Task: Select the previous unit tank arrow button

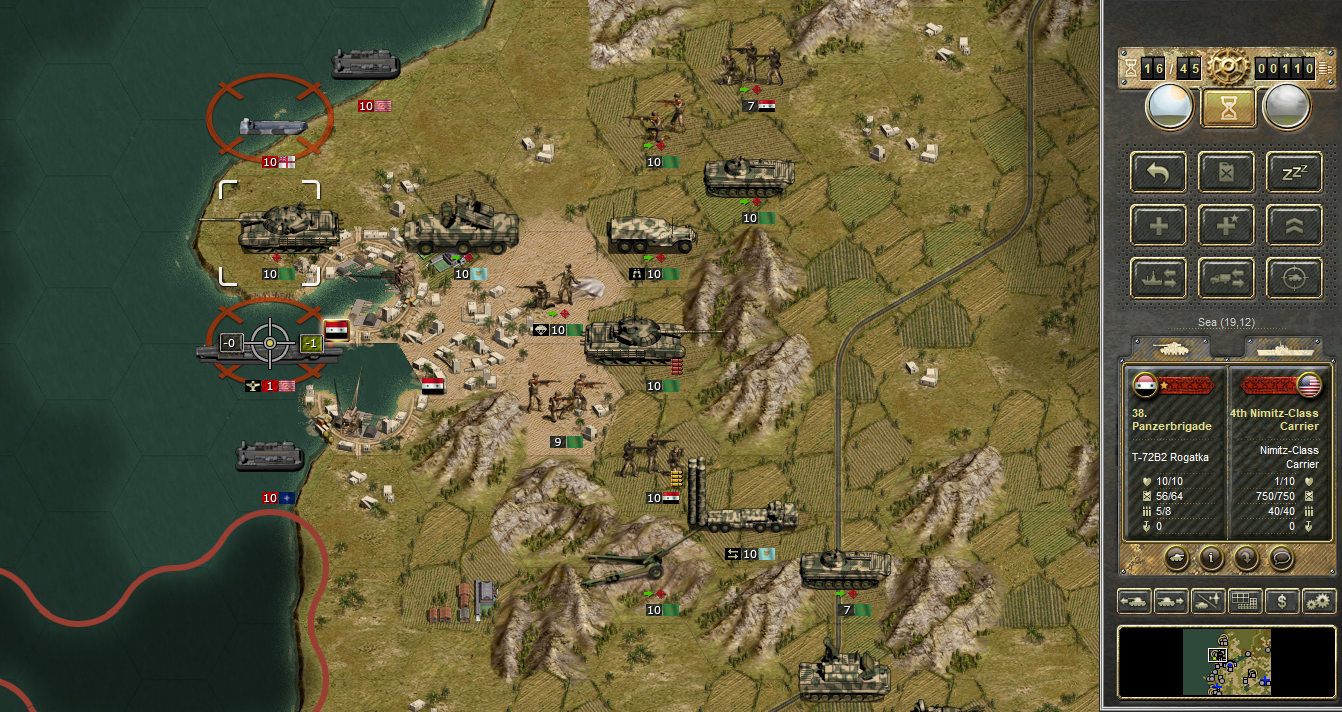Action: [x=1133, y=601]
